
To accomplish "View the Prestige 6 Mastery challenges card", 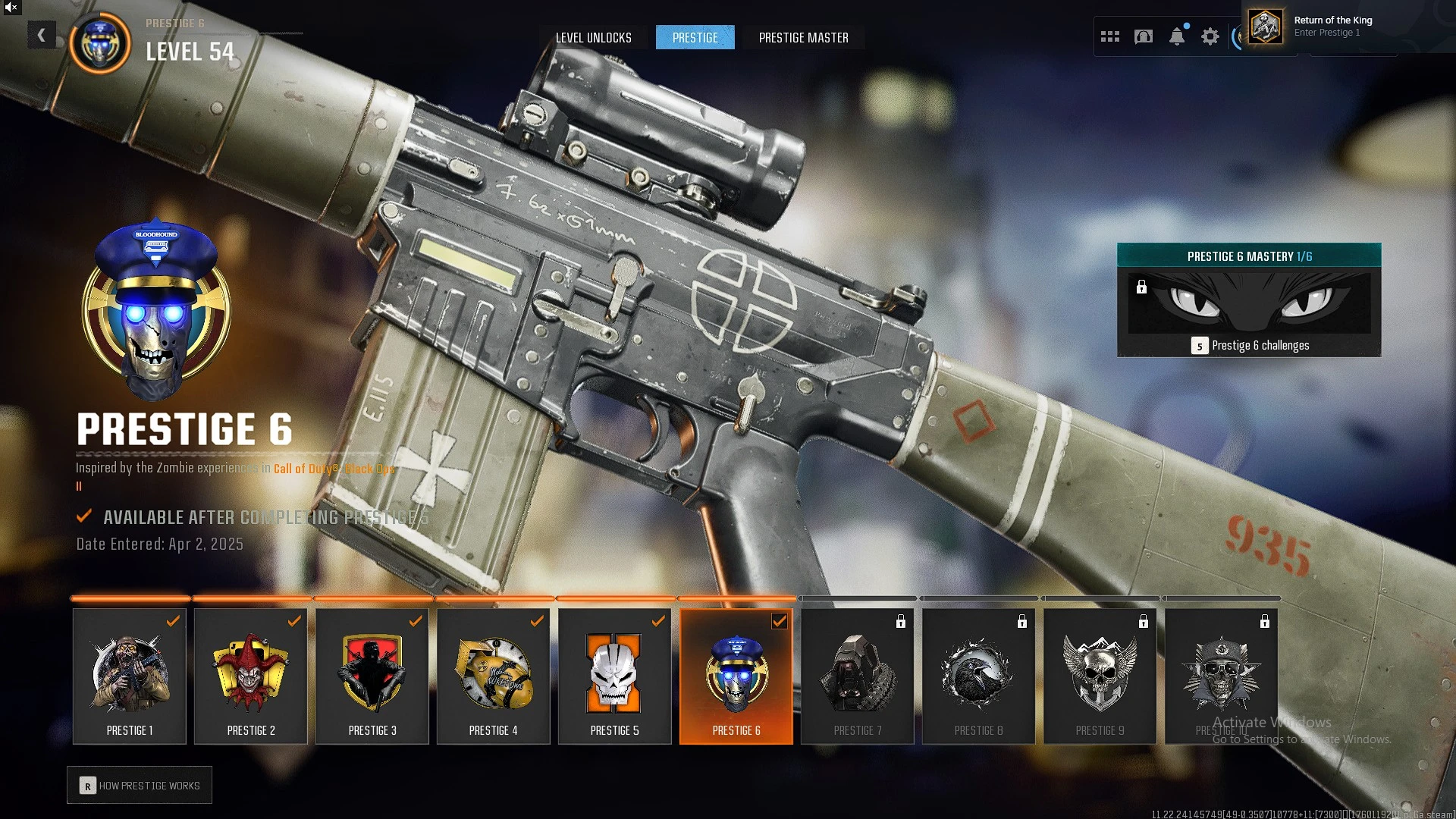I will coord(1248,300).
